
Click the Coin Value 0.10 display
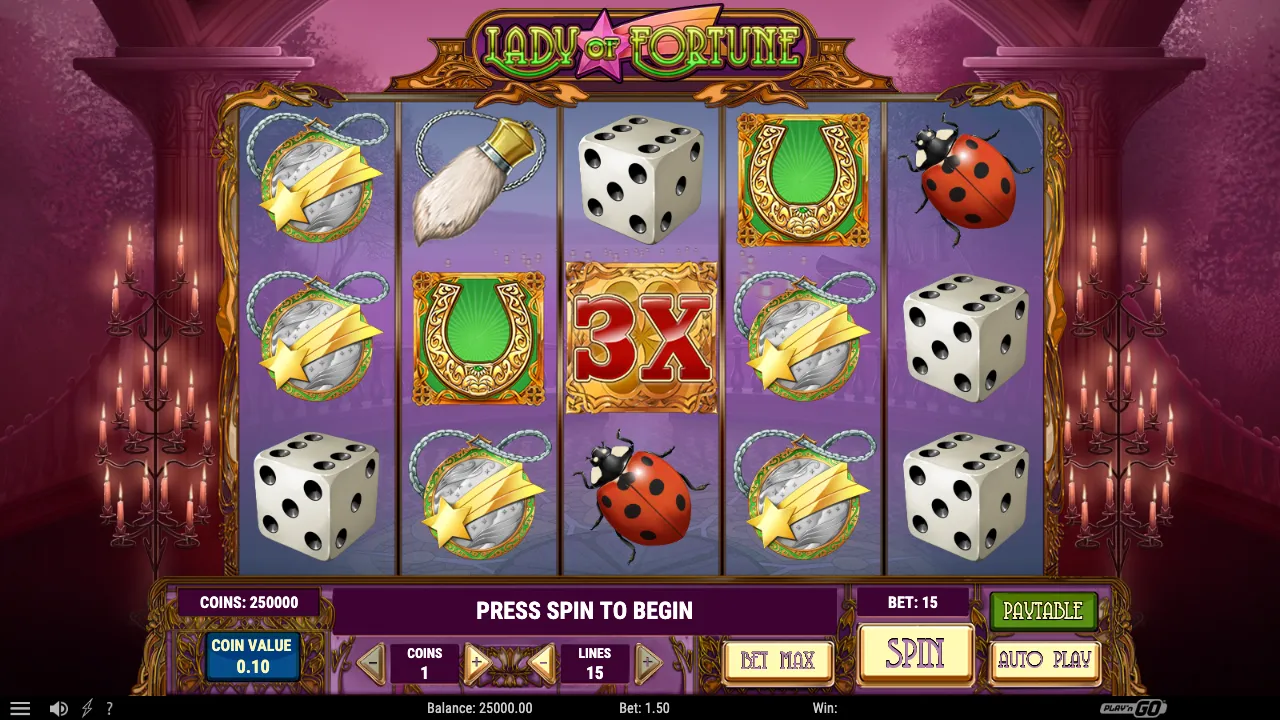pos(252,655)
